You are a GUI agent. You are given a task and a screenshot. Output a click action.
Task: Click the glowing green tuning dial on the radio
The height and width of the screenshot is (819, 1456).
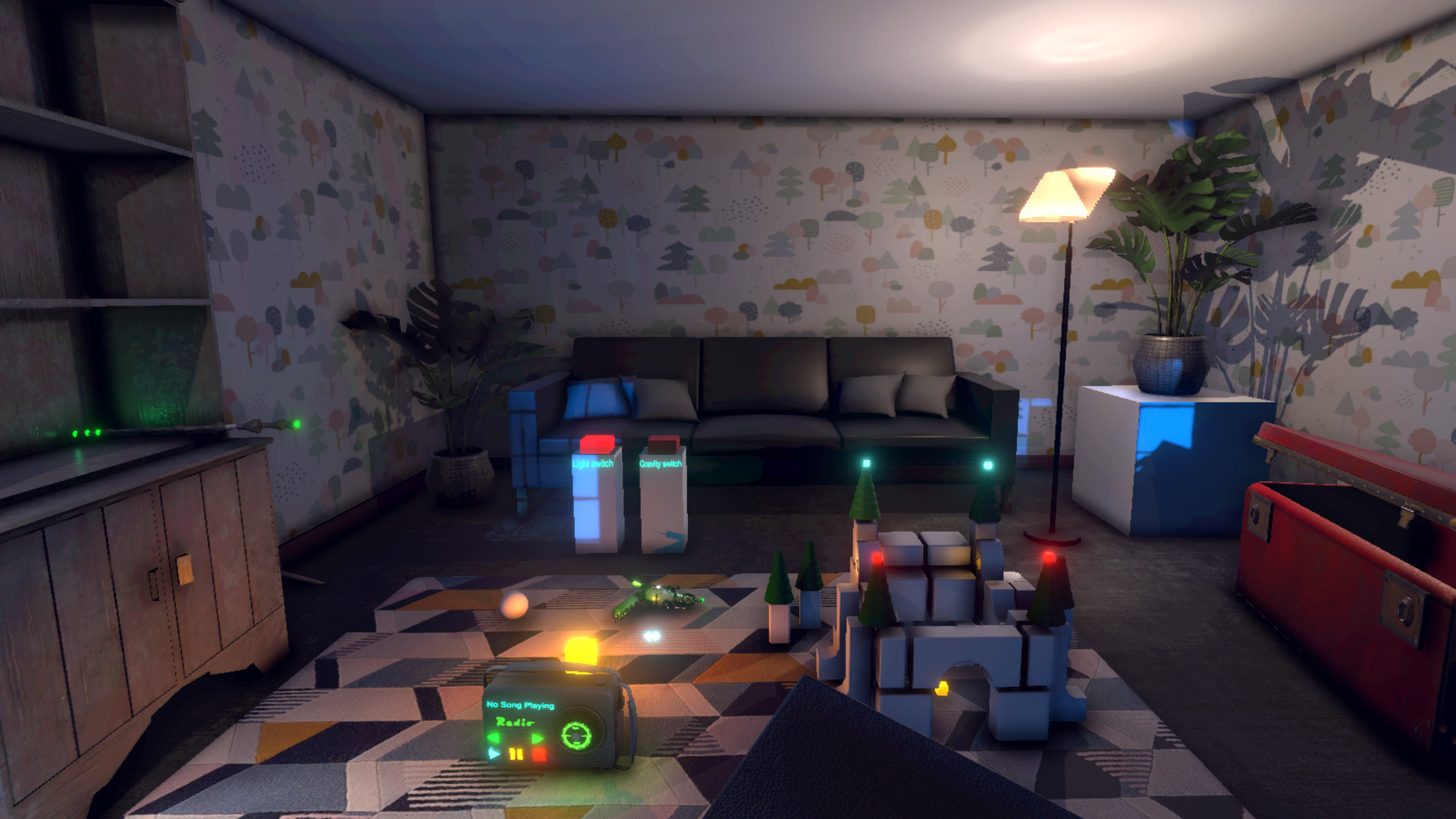576,736
